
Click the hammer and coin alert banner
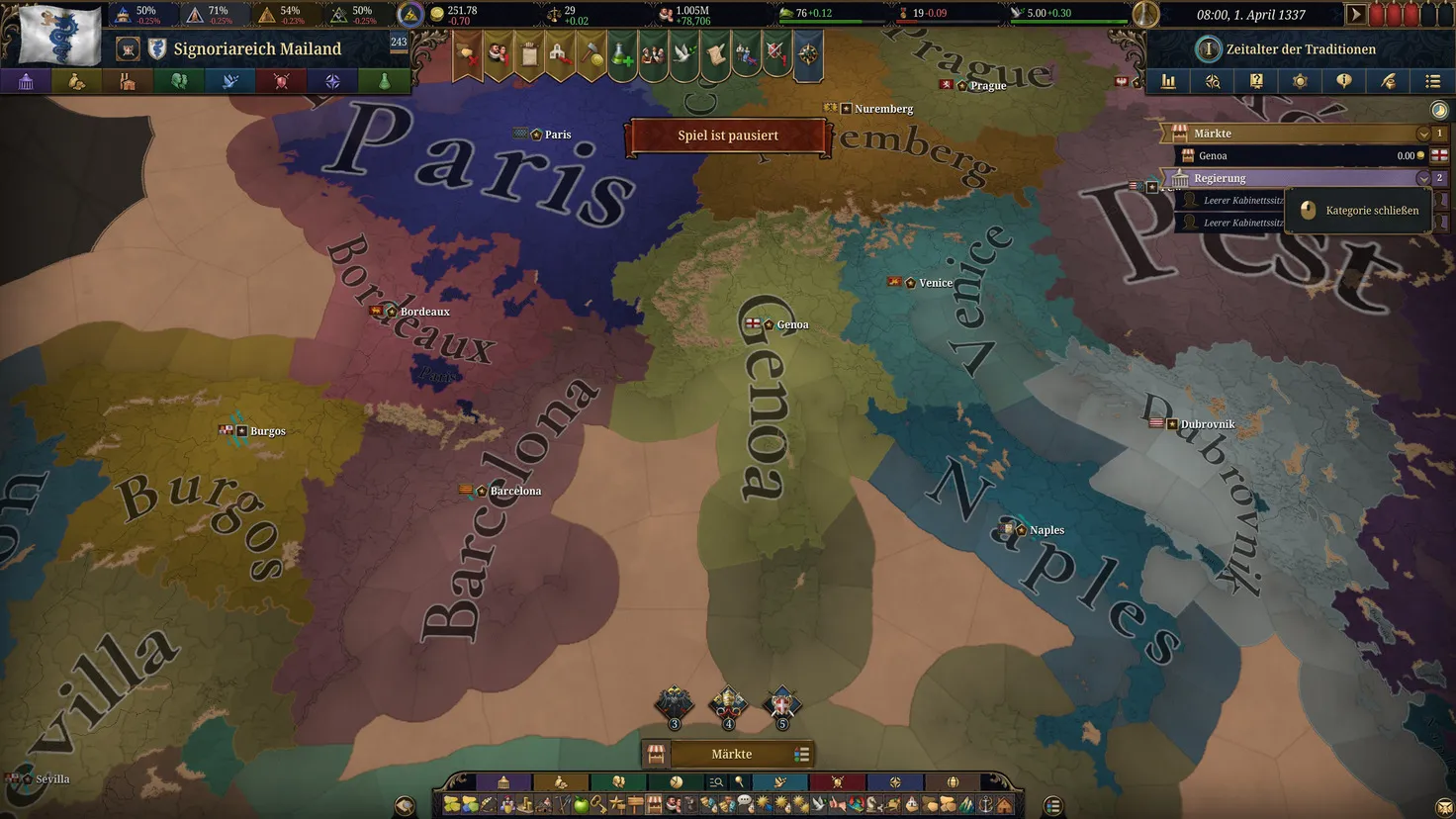tap(591, 55)
